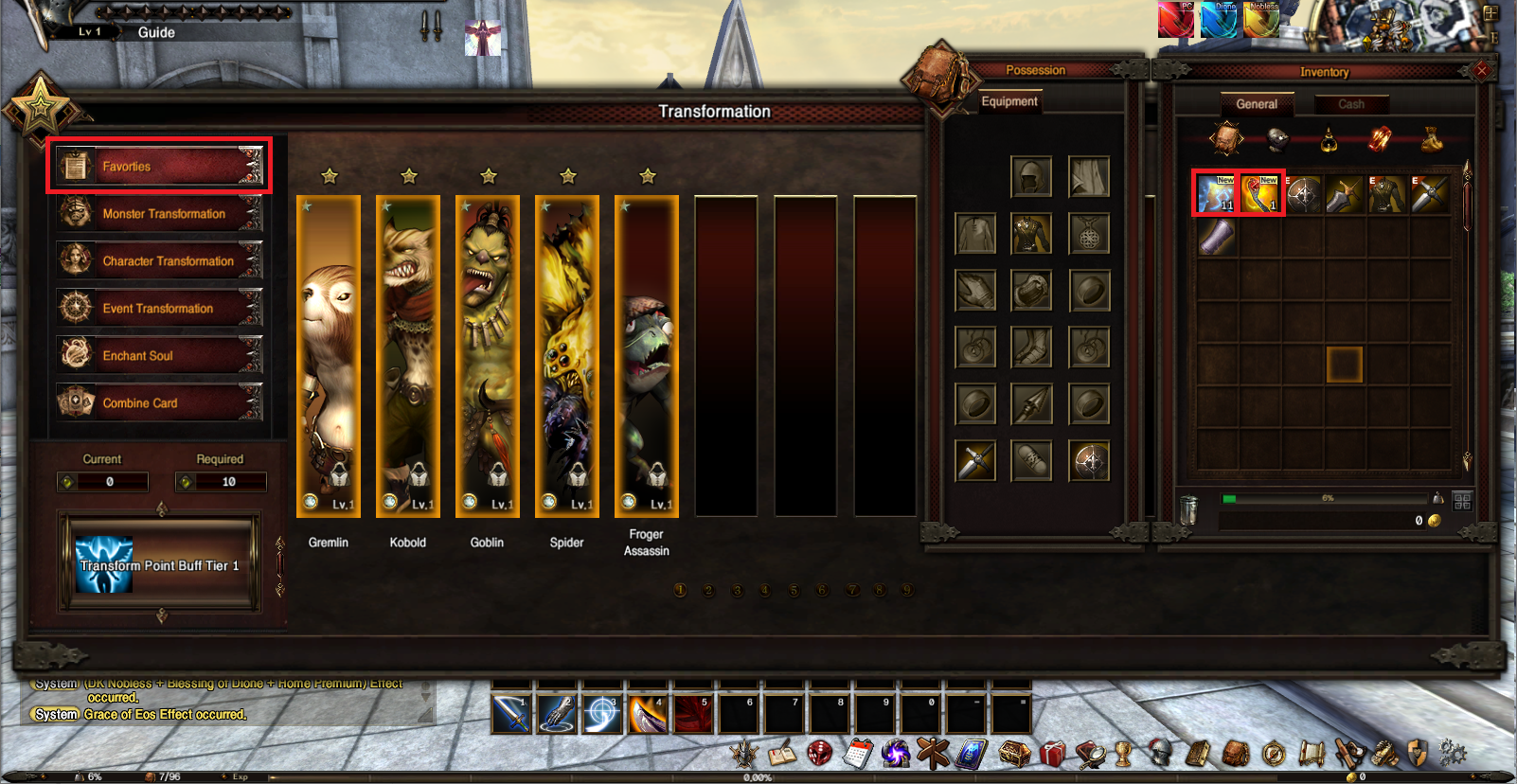
Task: Select Monster Transformation menu entry
Action: pos(159,214)
